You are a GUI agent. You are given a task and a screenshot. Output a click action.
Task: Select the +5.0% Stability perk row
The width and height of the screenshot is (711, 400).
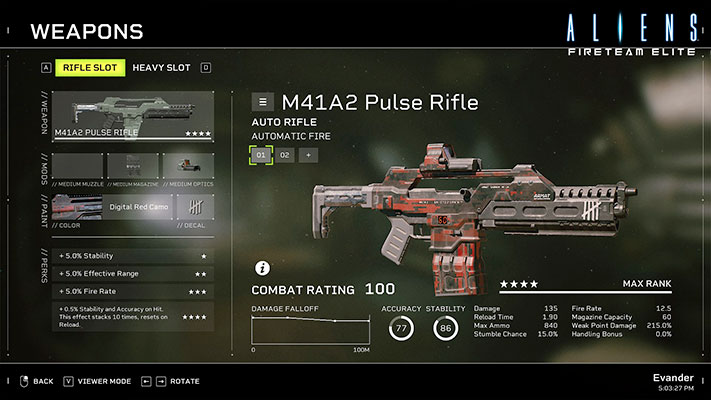pyautogui.click(x=133, y=256)
